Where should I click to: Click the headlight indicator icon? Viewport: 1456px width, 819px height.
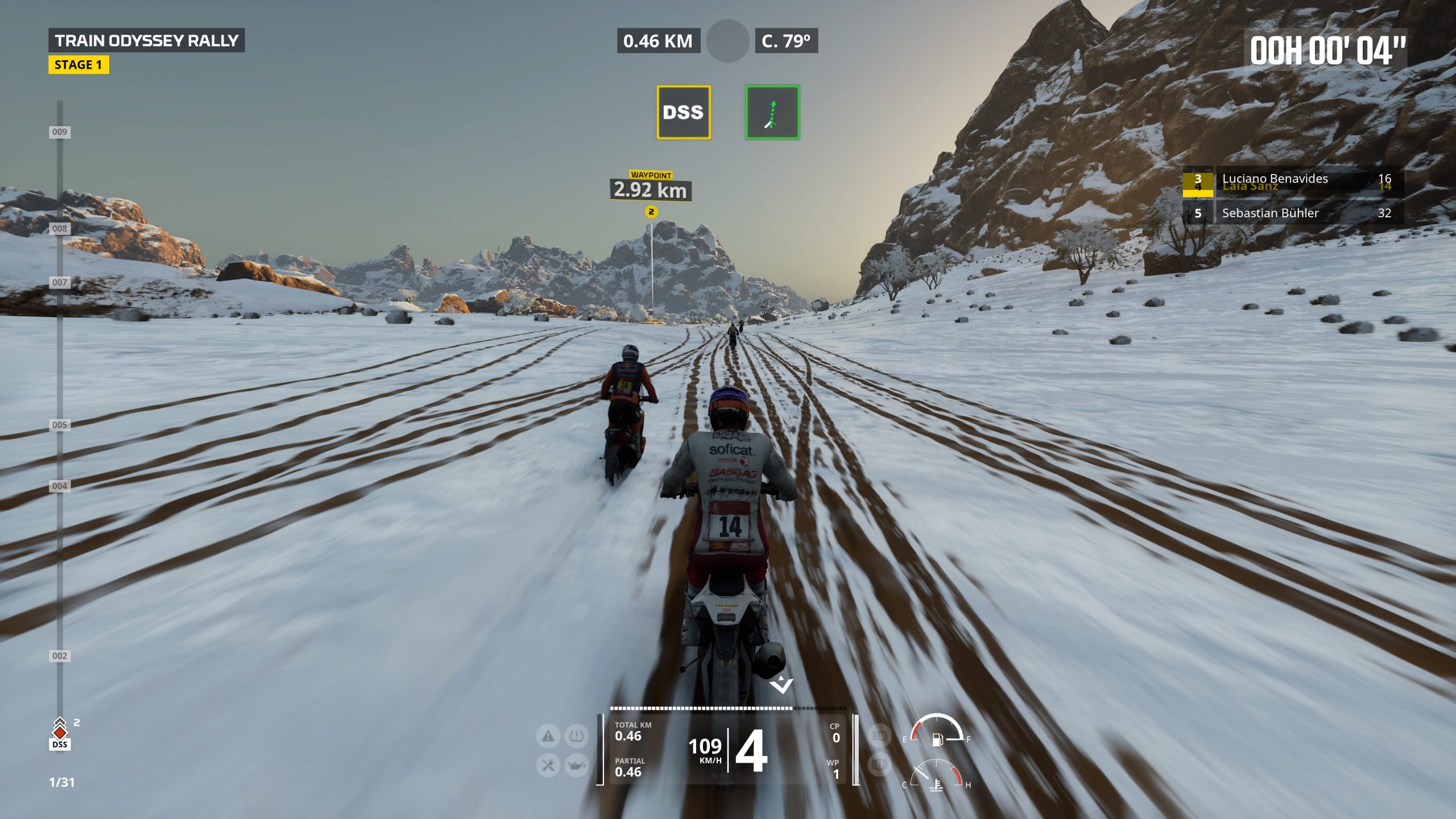pos(879,736)
